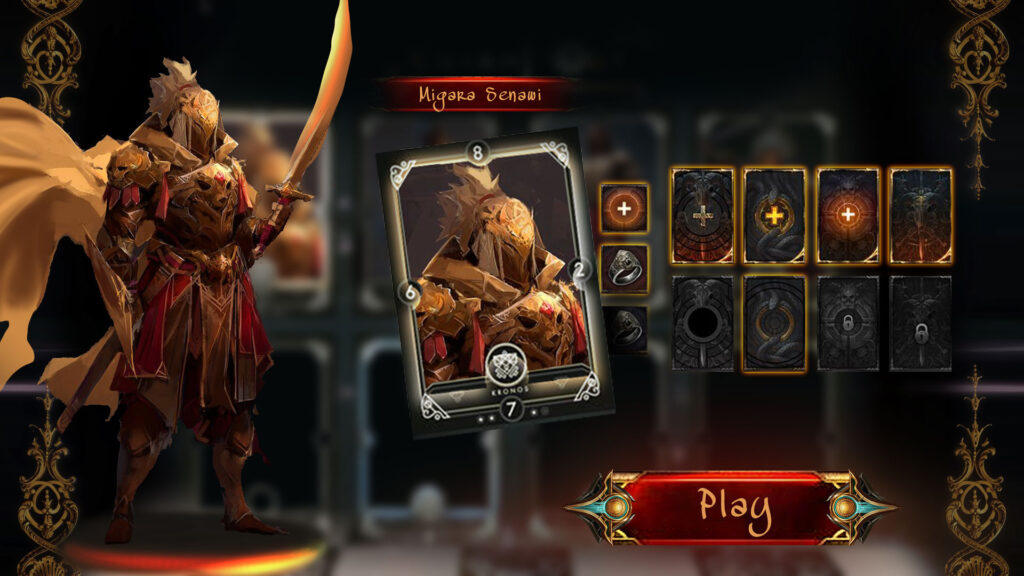The width and height of the screenshot is (1024, 576).
Task: Choose the gold-outlined snake card without plus
Action: coord(775,323)
